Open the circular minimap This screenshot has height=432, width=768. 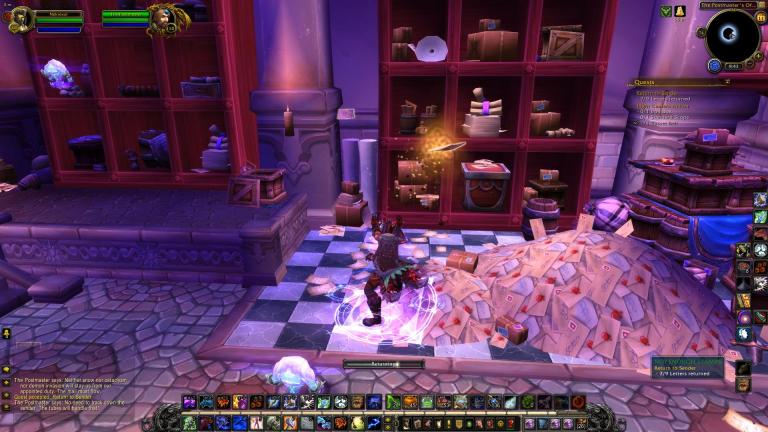pyautogui.click(x=732, y=35)
